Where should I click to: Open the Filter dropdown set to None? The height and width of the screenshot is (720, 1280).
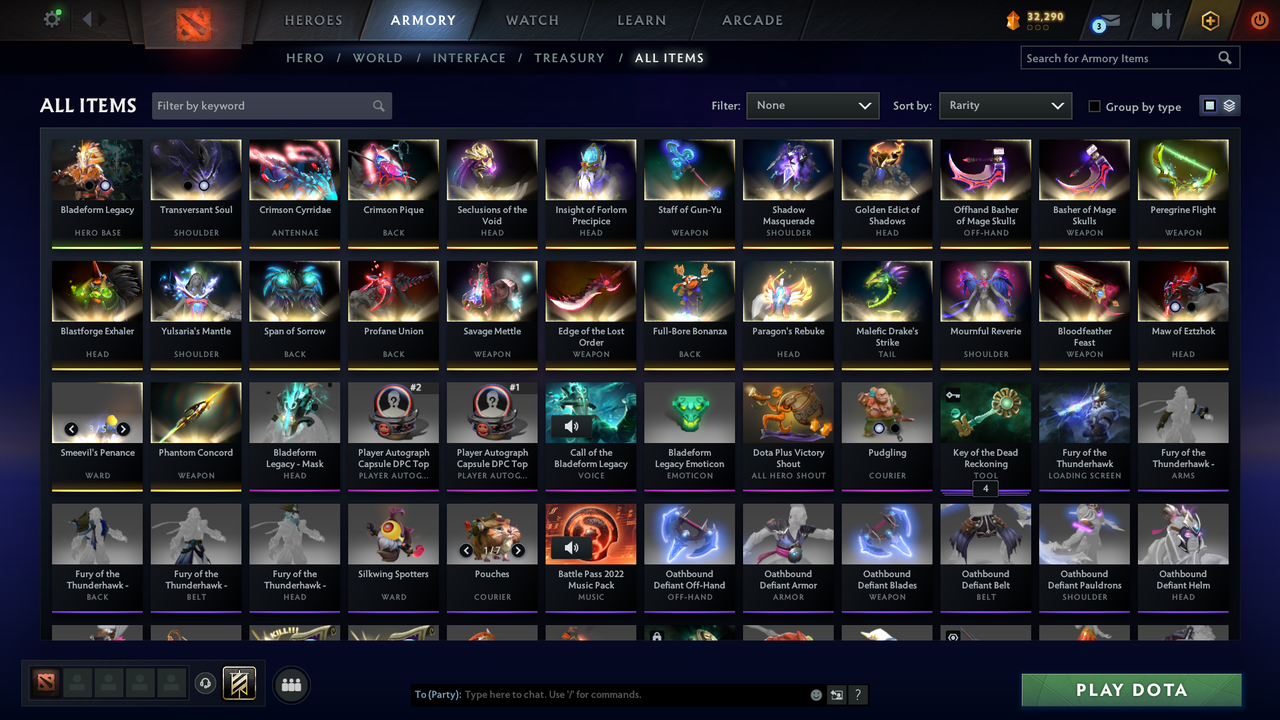(812, 105)
